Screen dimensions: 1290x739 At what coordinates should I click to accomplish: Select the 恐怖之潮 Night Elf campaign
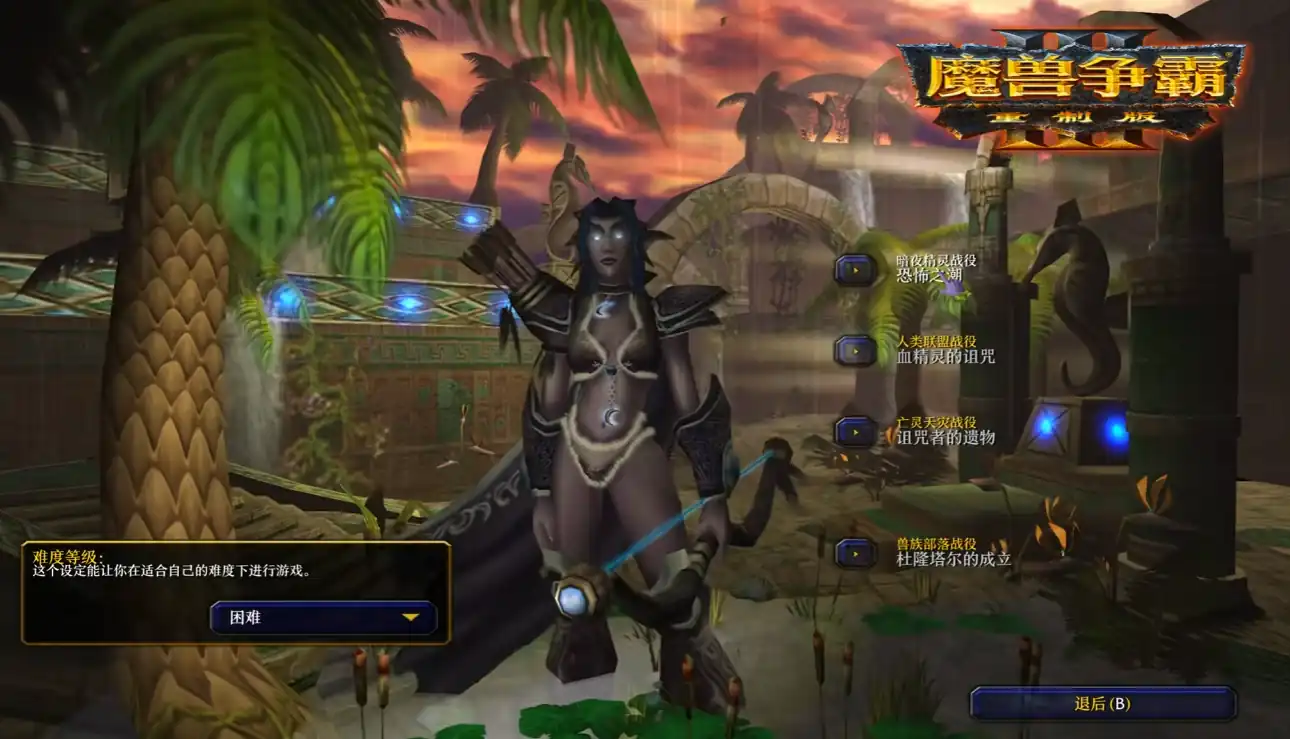[856, 269]
